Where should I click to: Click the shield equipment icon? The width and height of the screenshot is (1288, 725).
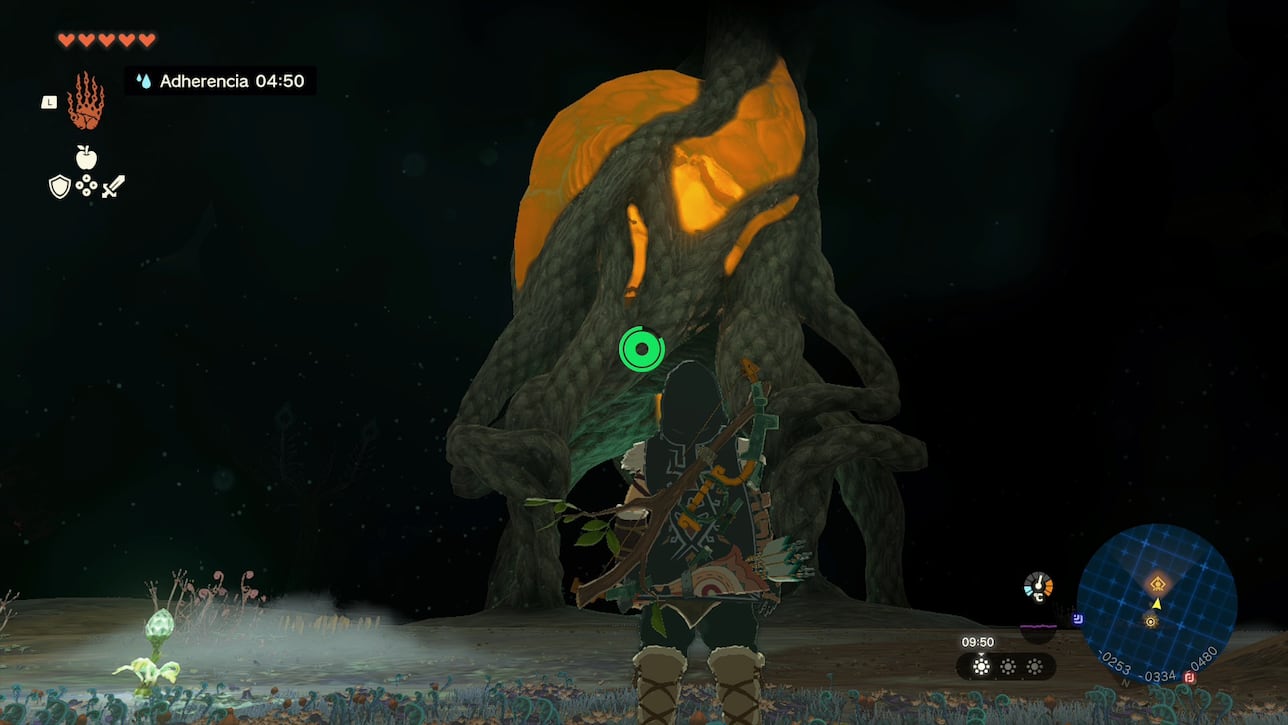(x=60, y=187)
